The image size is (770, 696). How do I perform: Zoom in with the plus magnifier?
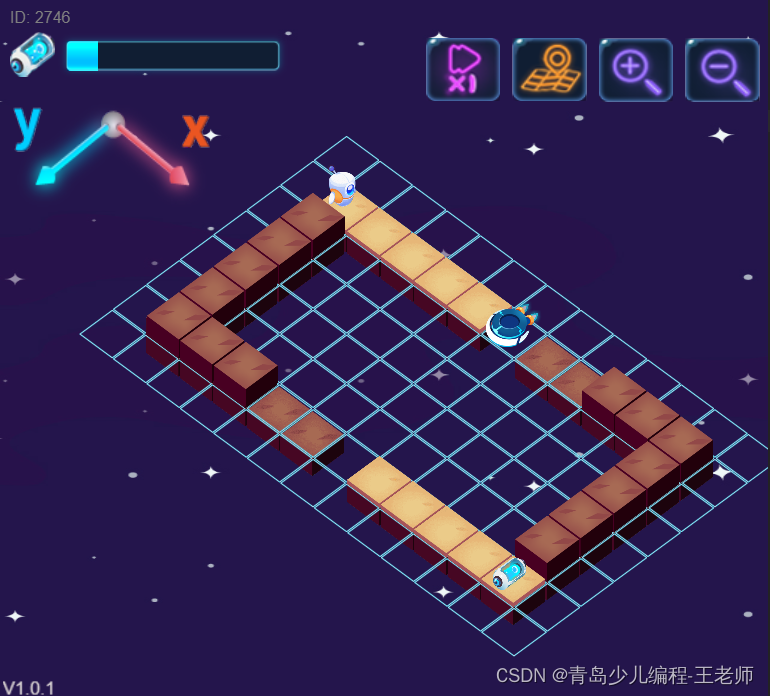635,69
